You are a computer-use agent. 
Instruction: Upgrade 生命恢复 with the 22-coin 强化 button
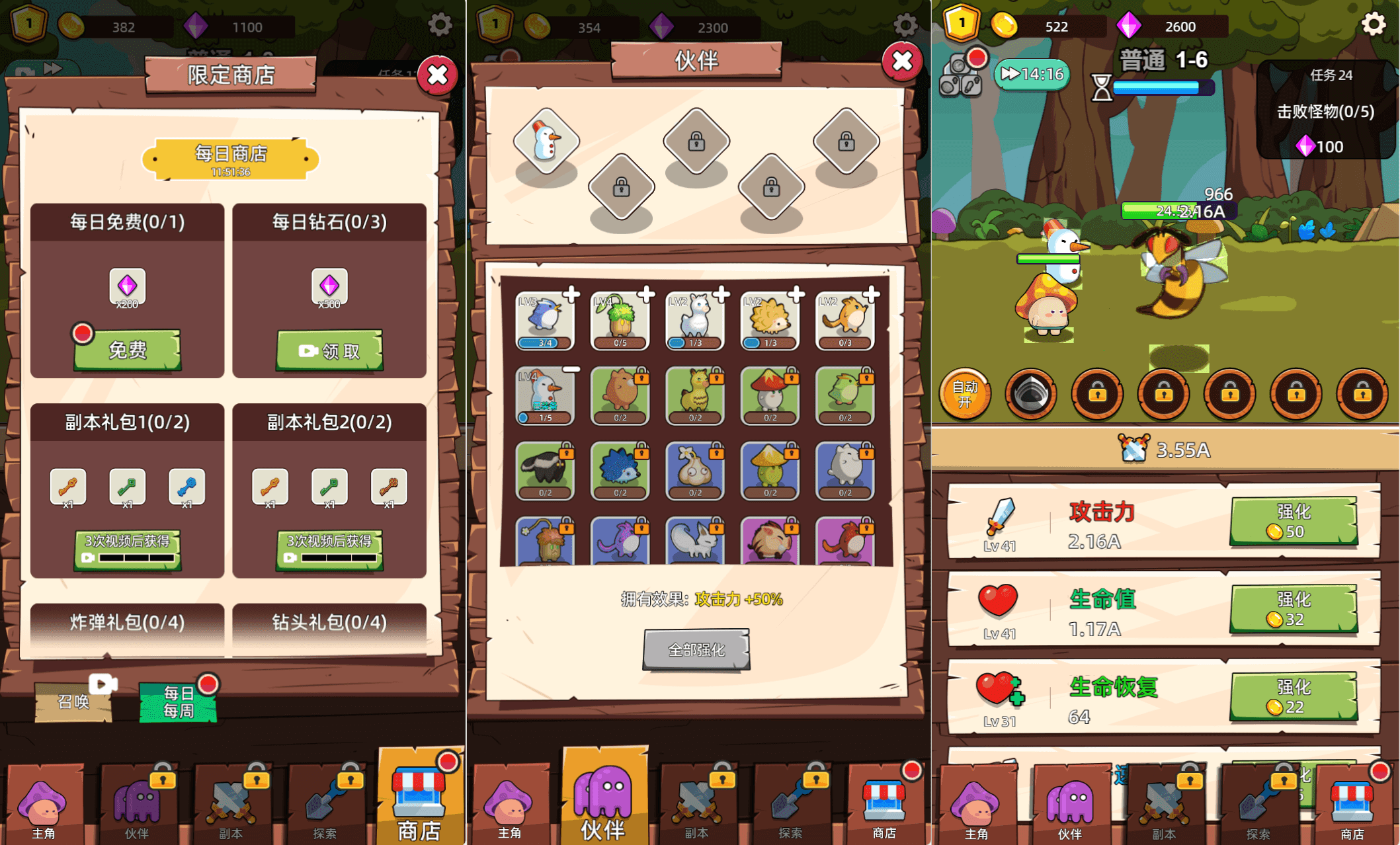coord(1293,697)
